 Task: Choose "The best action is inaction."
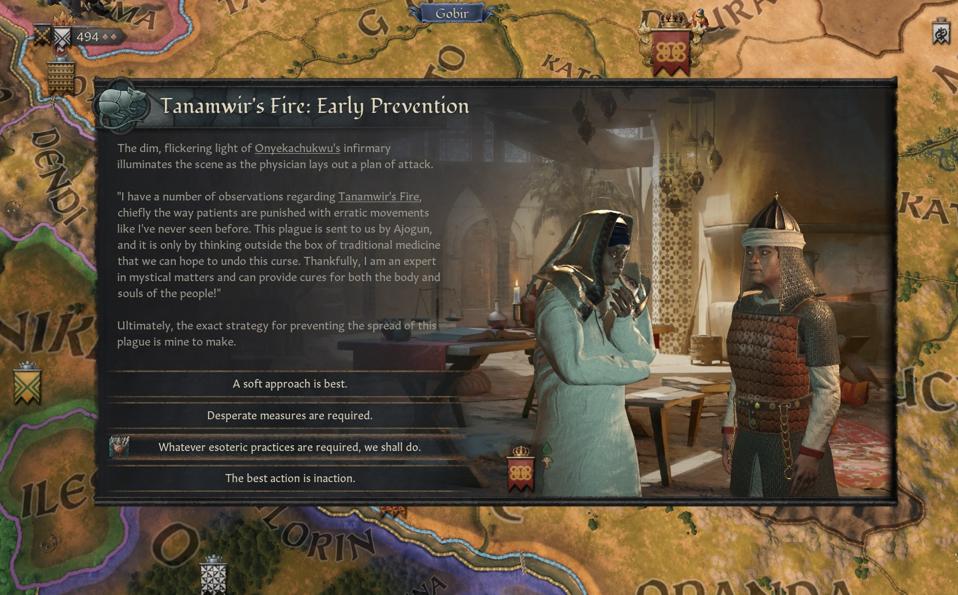290,478
